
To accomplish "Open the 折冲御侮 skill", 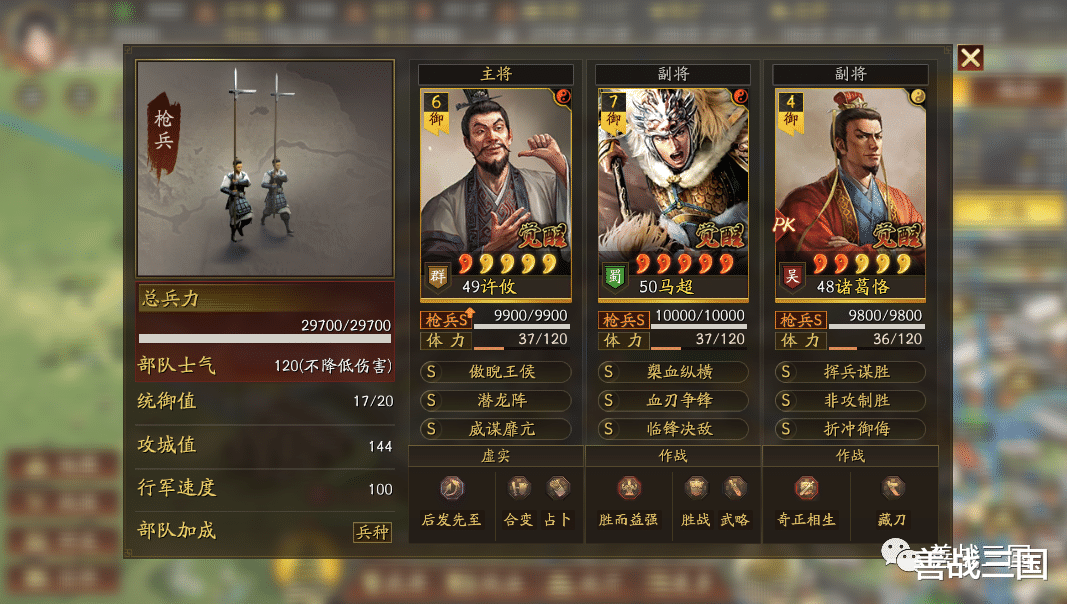I will coord(851,428).
